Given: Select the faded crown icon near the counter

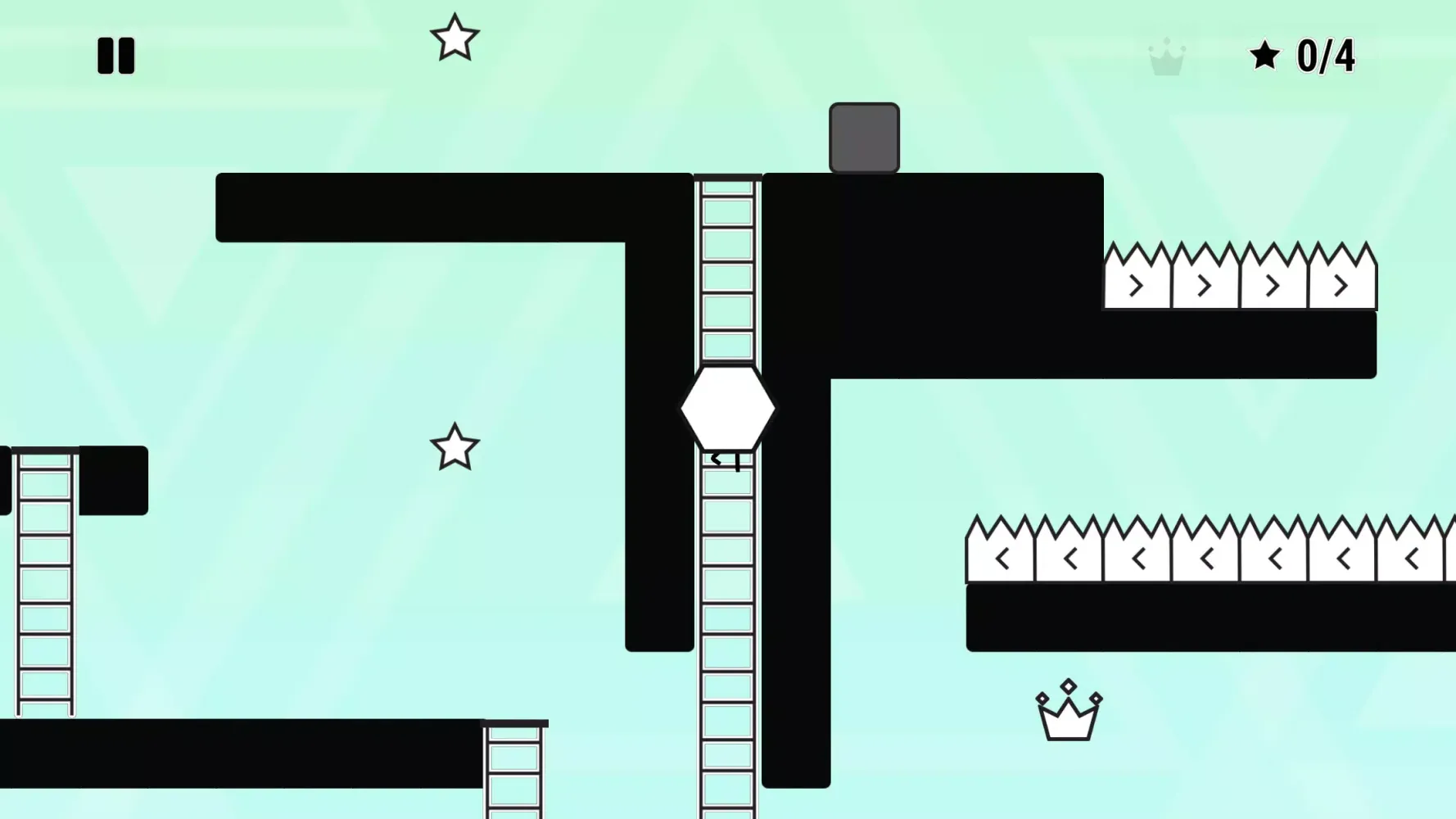Looking at the screenshot, I should 1168,56.
